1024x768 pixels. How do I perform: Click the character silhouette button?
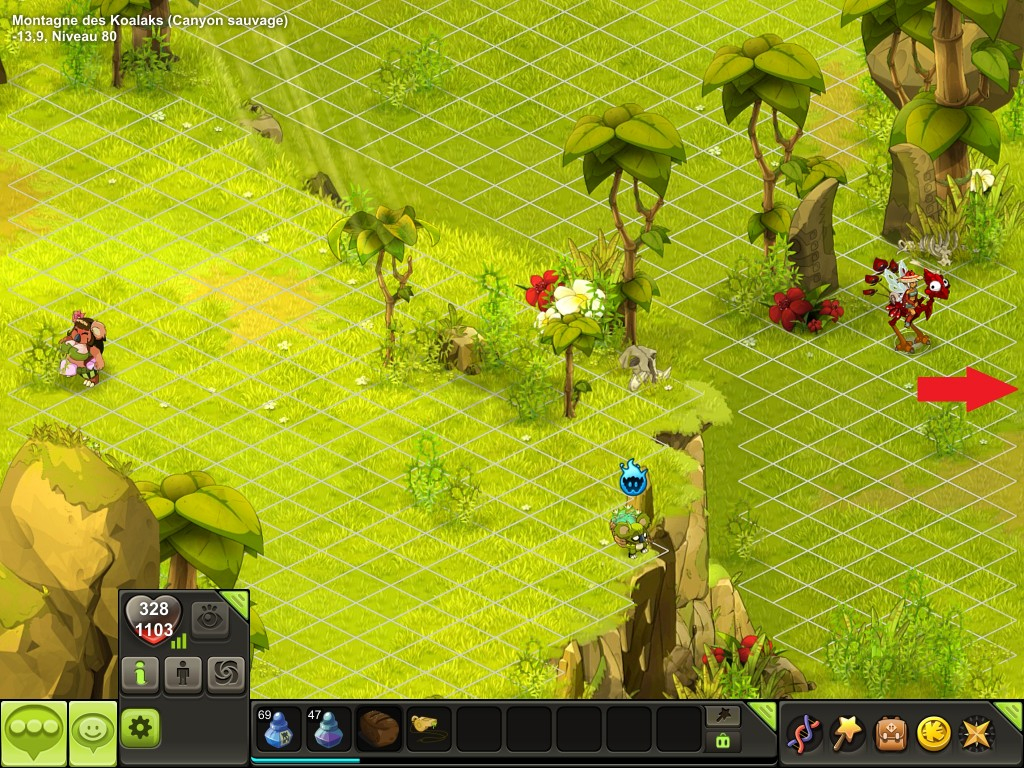click(183, 675)
